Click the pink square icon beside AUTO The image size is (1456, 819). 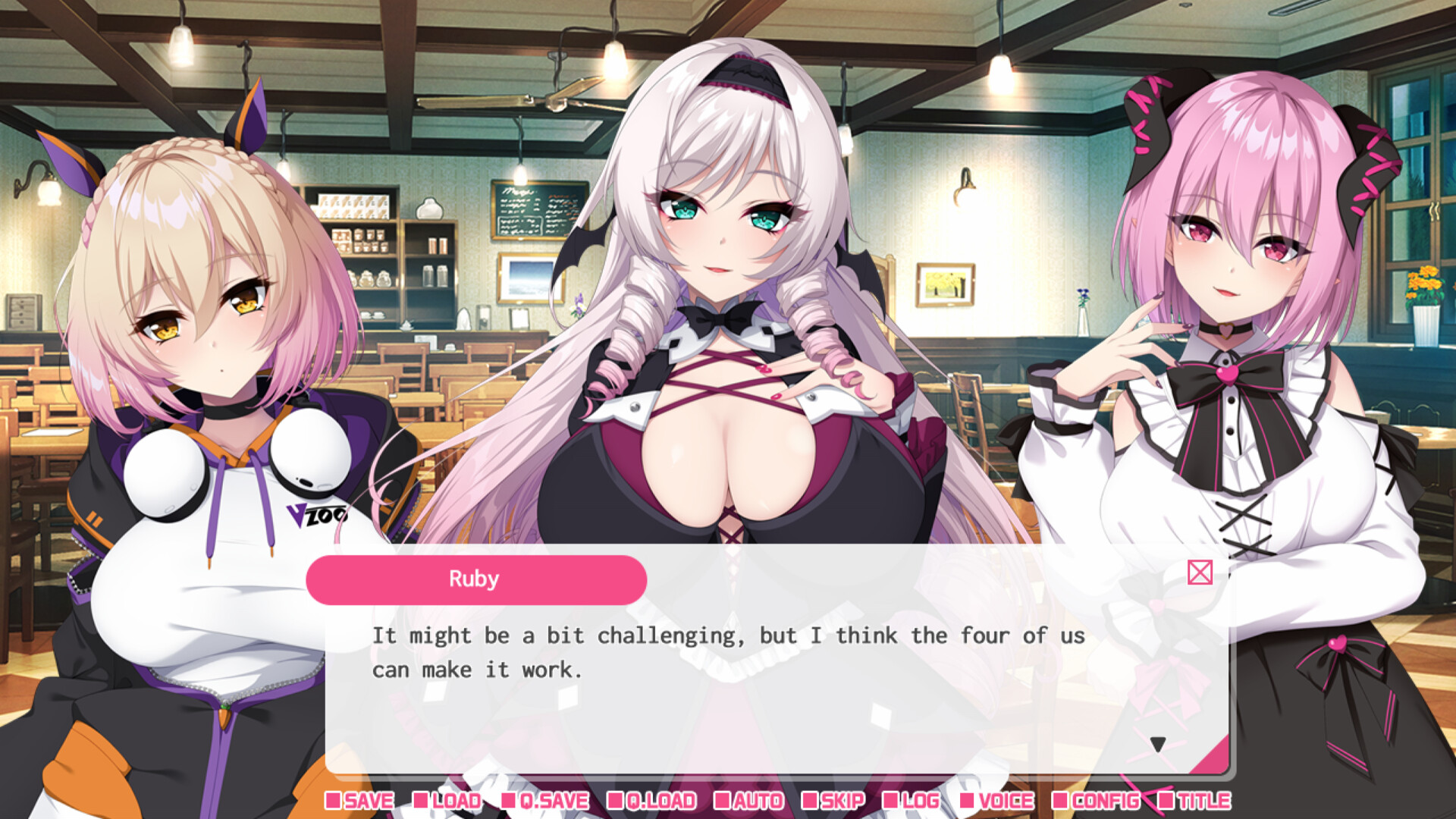point(723,800)
